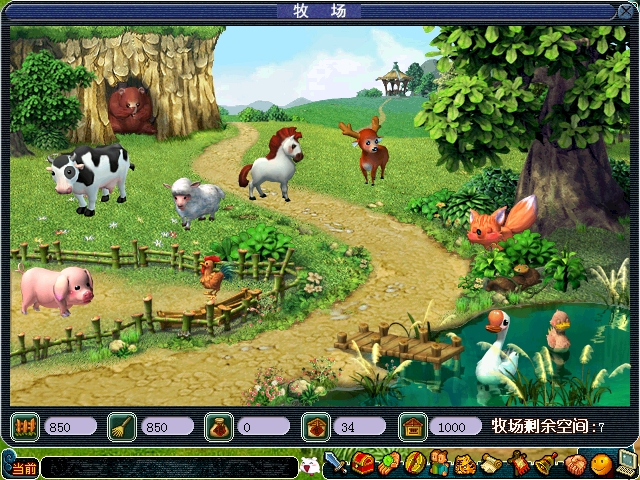Activate the sword attack icon
This screenshot has width=640, height=480.
click(335, 464)
